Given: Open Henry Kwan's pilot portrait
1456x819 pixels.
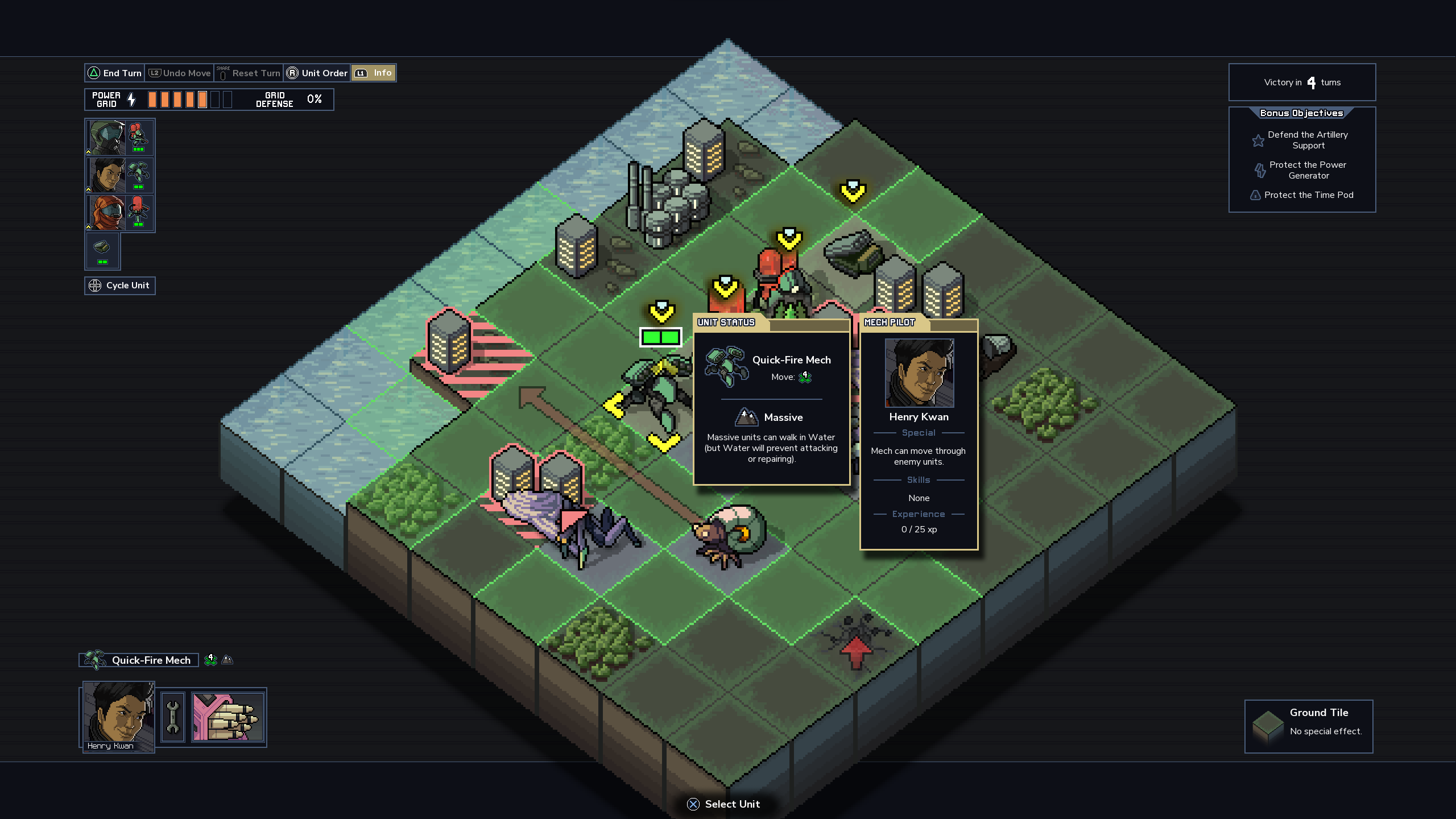Looking at the screenshot, I should 119,717.
